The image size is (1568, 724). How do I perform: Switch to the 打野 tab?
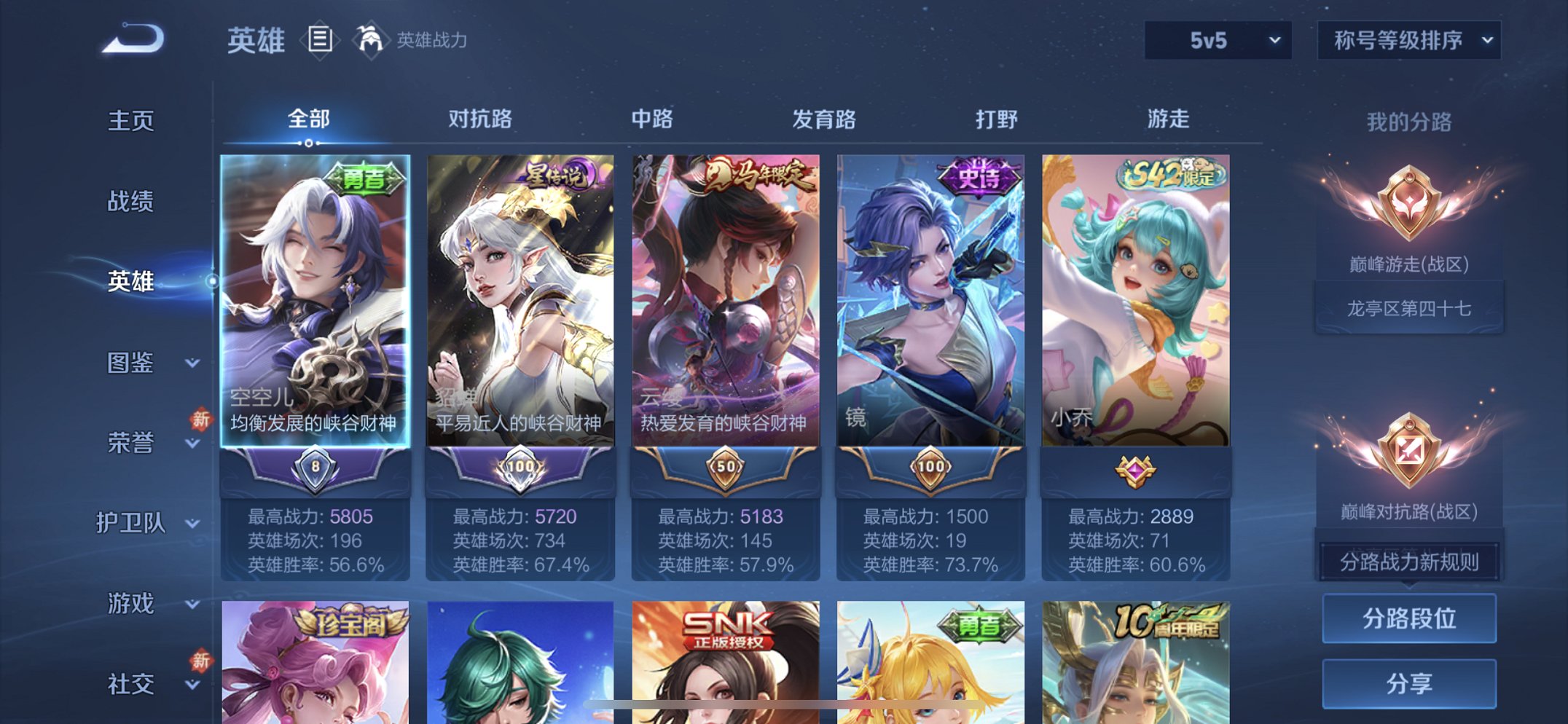click(998, 119)
